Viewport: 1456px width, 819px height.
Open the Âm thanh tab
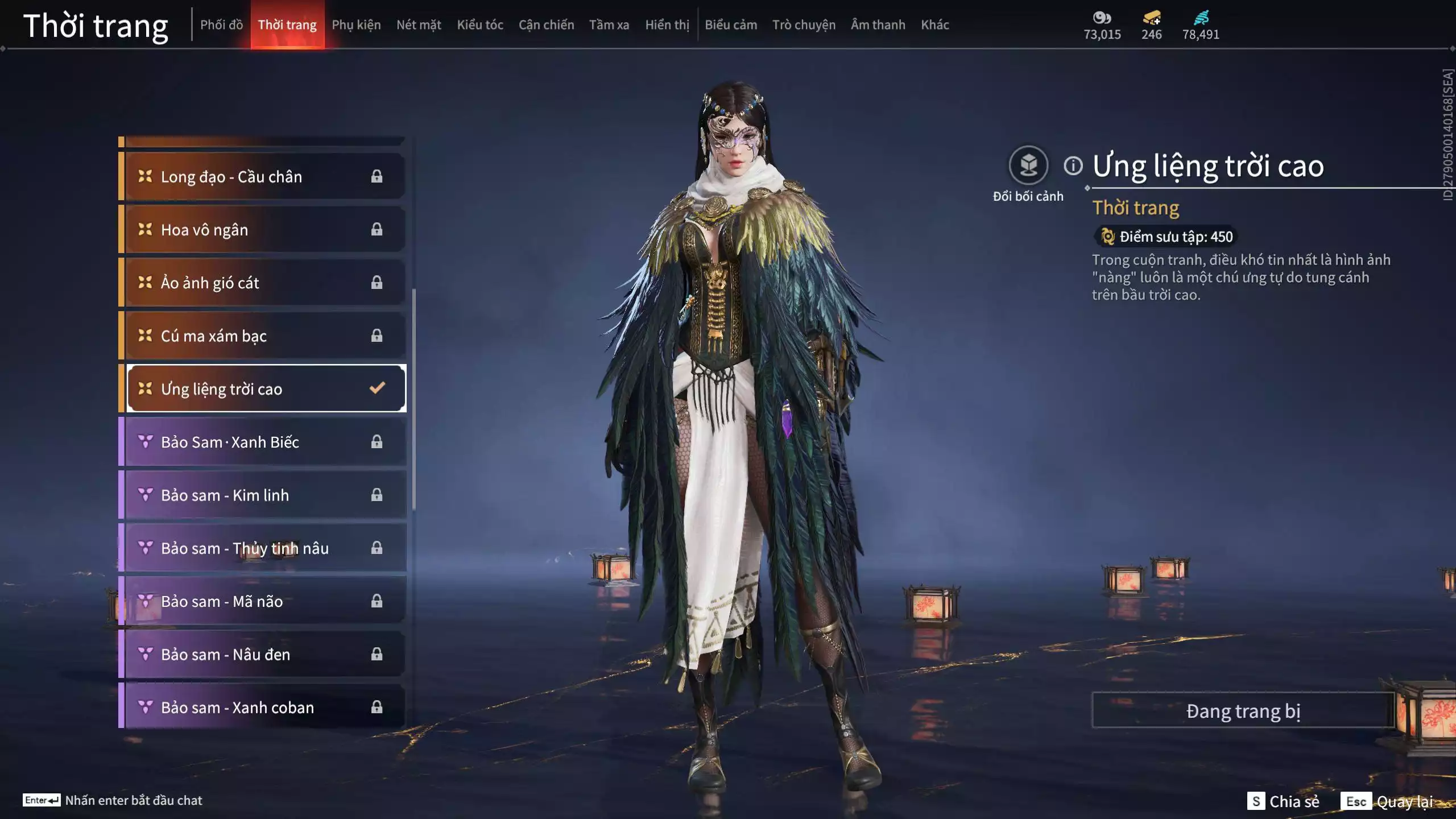878,25
